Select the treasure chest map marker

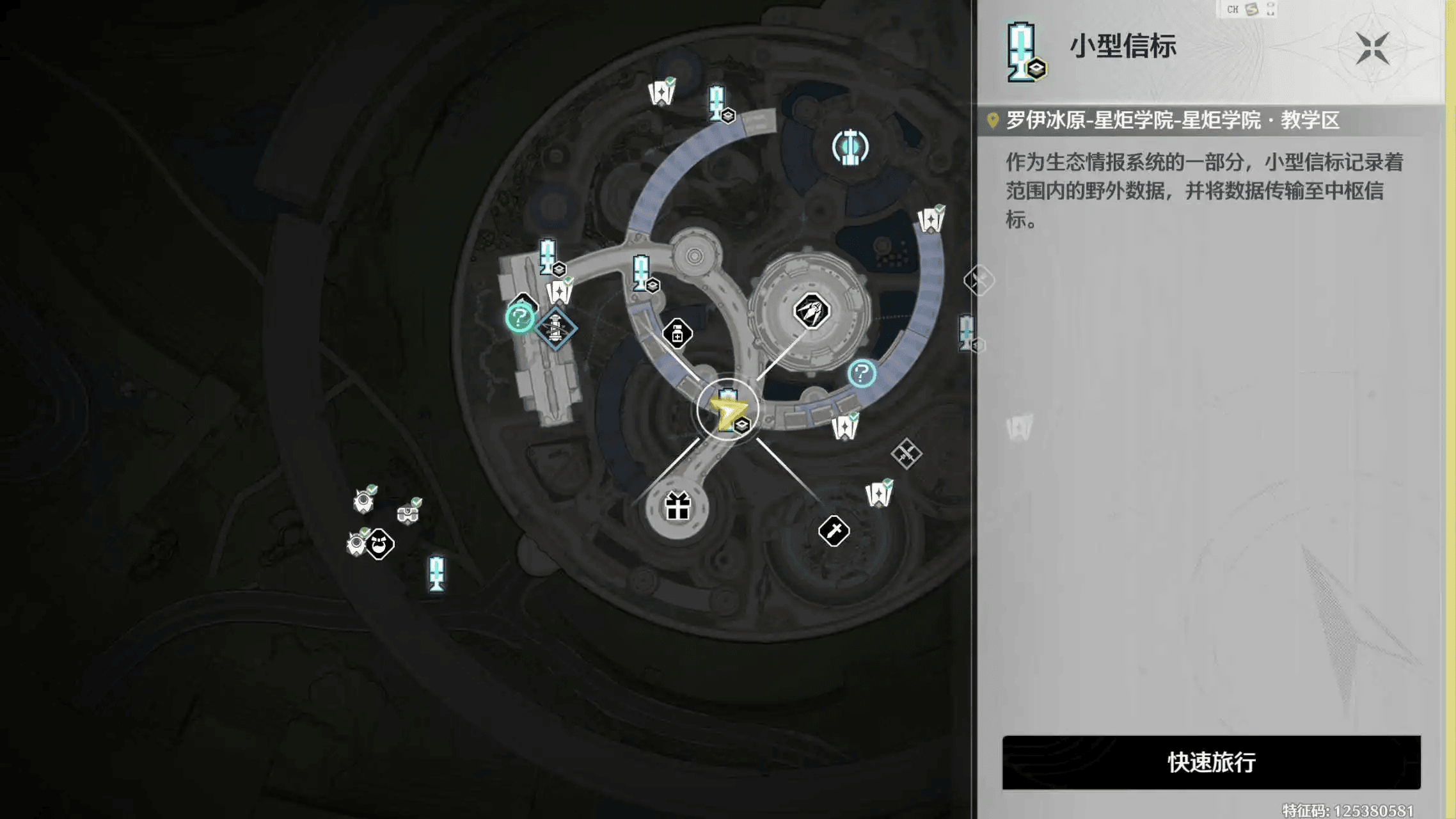[408, 513]
